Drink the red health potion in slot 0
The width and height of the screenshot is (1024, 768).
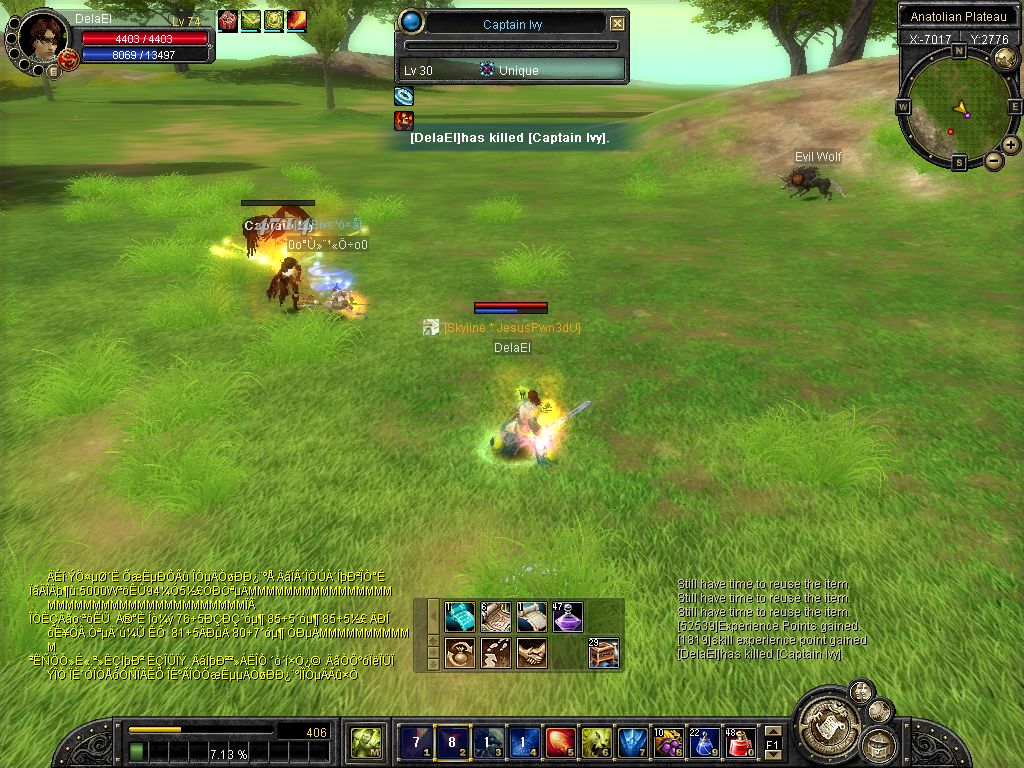pyautogui.click(x=740, y=742)
